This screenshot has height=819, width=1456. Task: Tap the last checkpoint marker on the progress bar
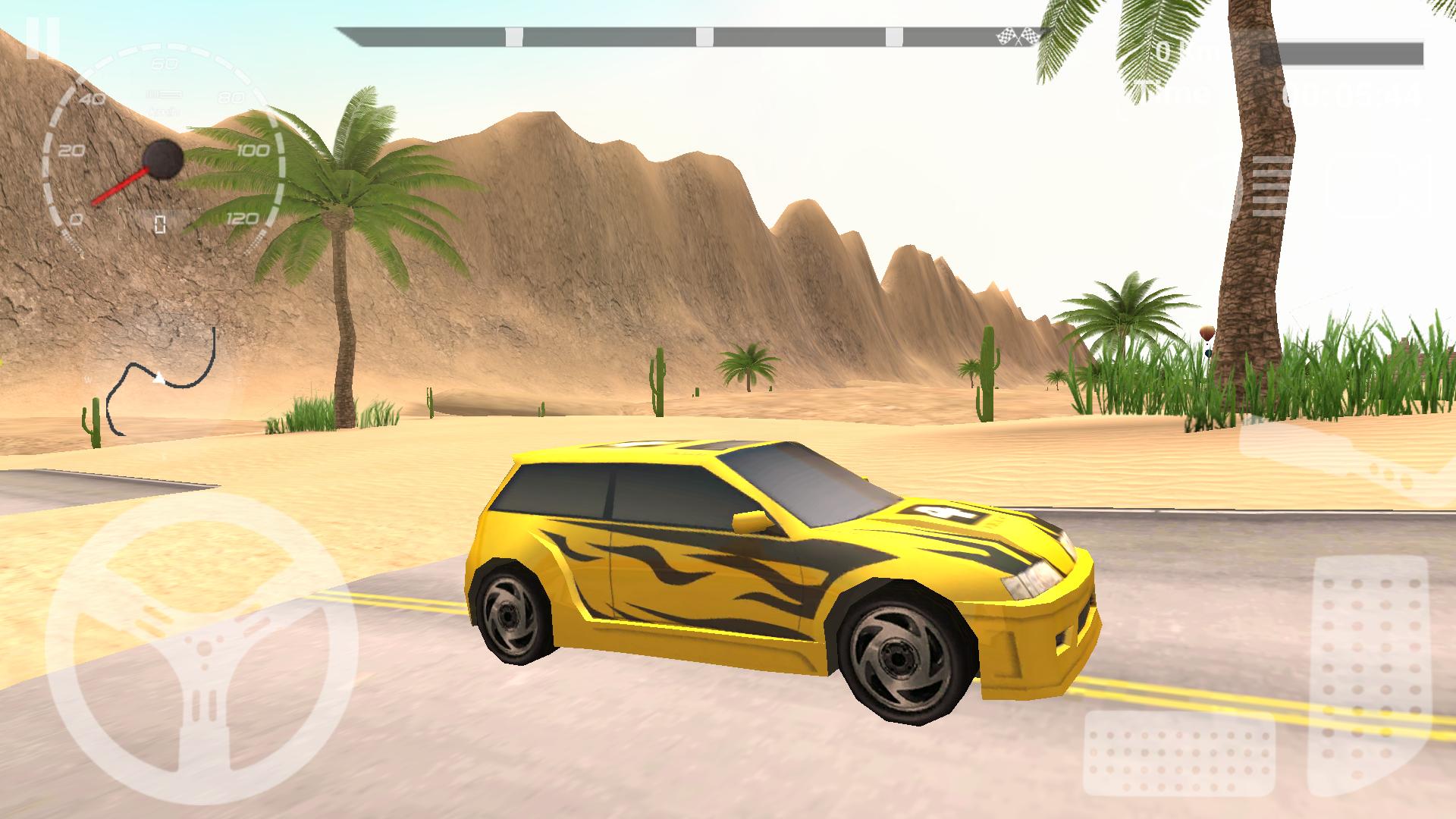895,34
